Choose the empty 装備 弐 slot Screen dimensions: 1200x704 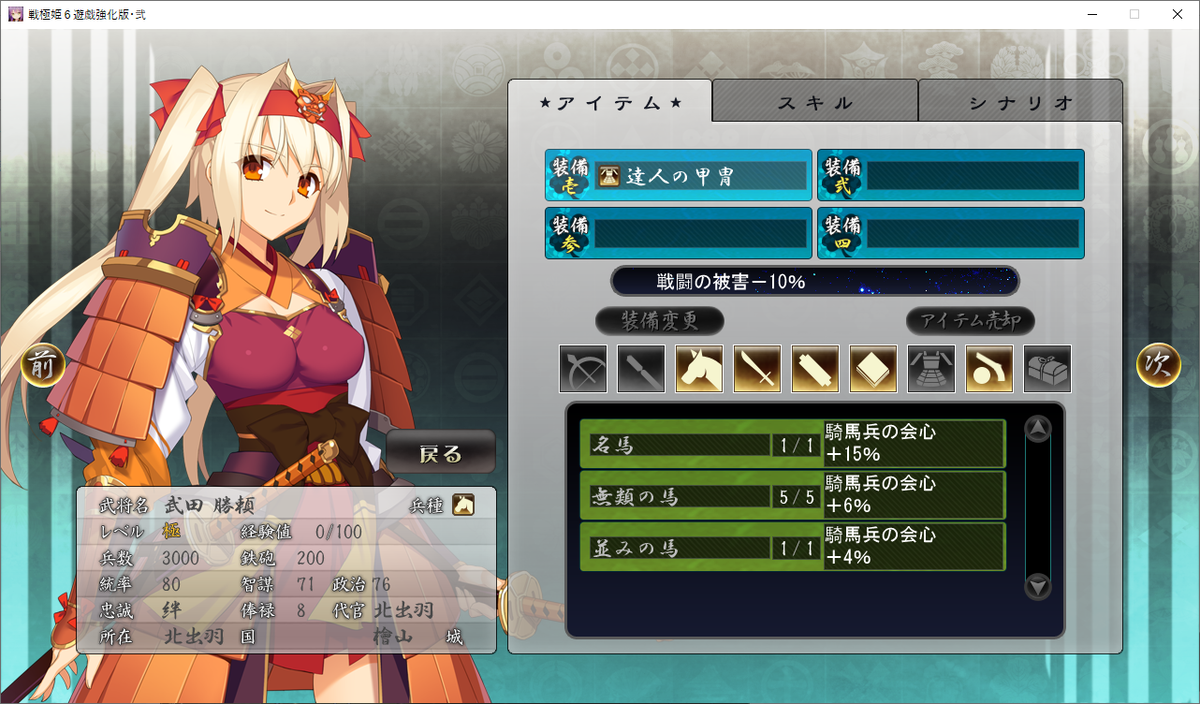pos(950,176)
